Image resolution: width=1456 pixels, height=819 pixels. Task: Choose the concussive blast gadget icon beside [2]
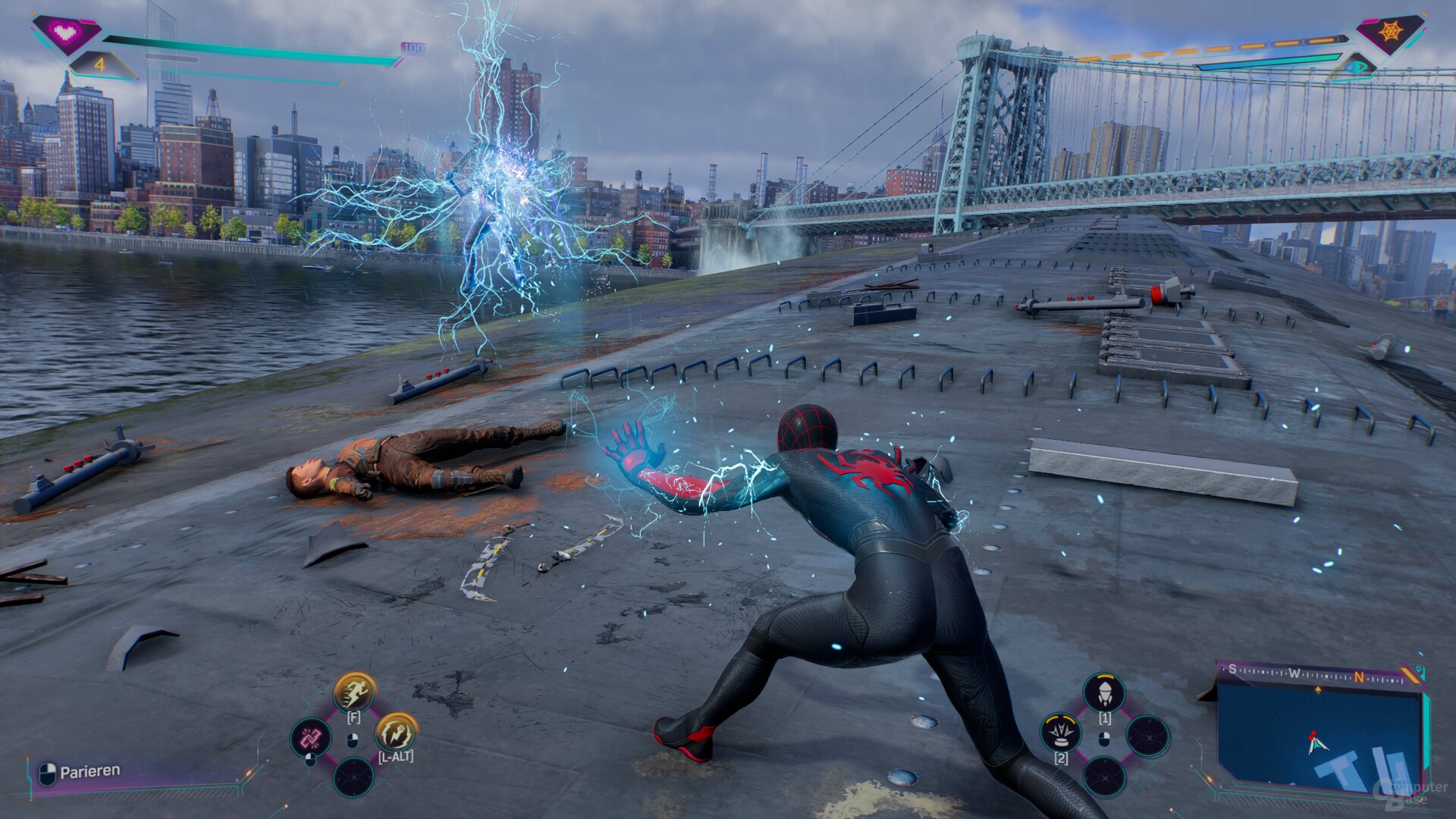1062,733
